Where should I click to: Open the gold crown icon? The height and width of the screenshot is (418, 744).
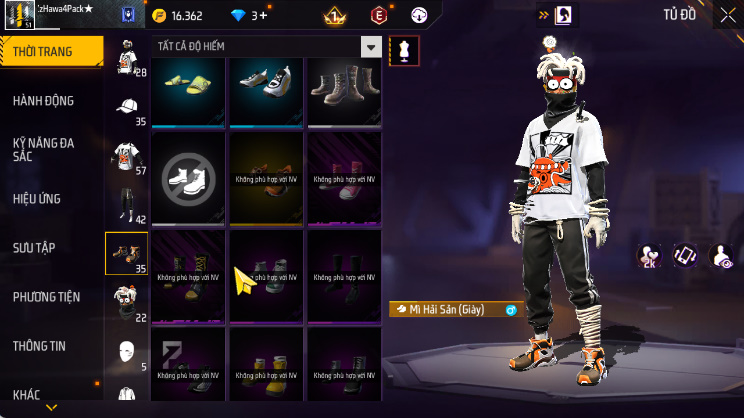tap(335, 16)
